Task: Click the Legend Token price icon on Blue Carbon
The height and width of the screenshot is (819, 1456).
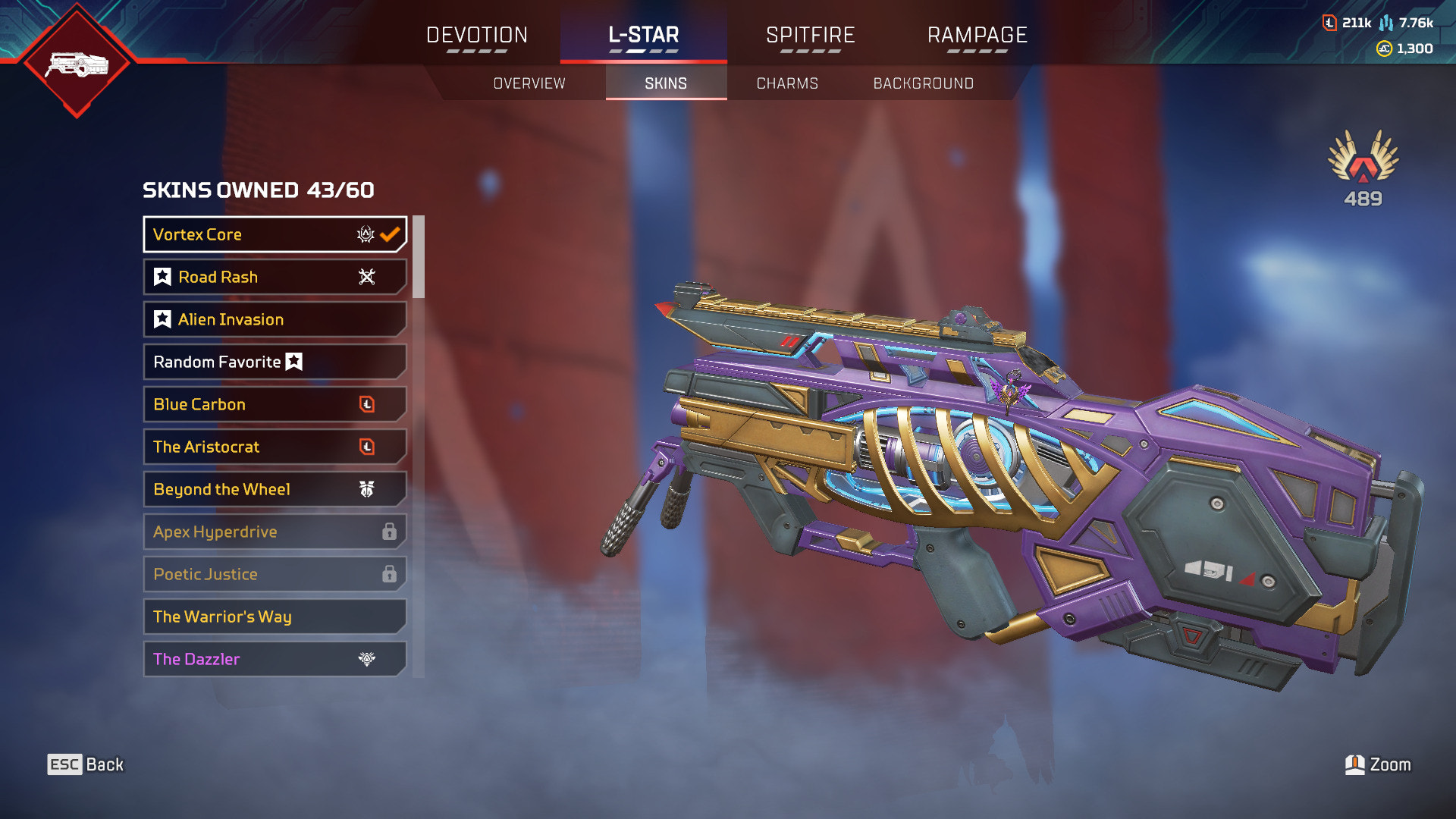Action: (x=369, y=404)
